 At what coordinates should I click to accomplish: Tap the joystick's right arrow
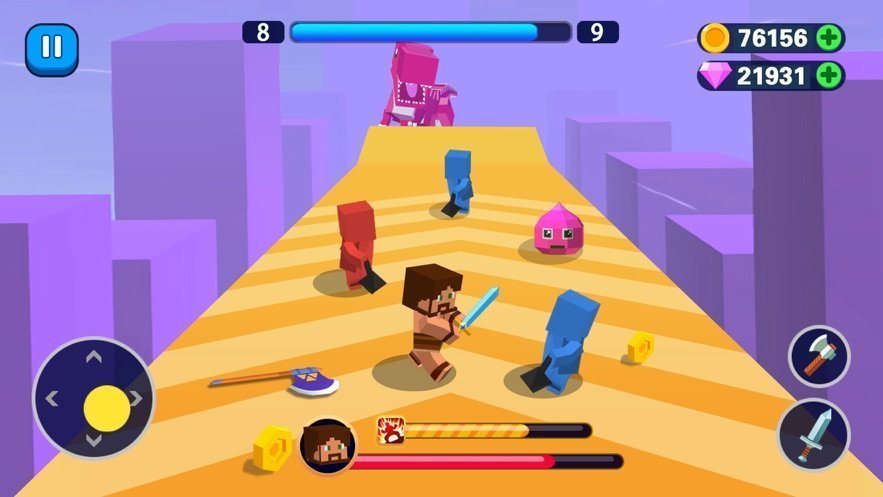point(136,399)
